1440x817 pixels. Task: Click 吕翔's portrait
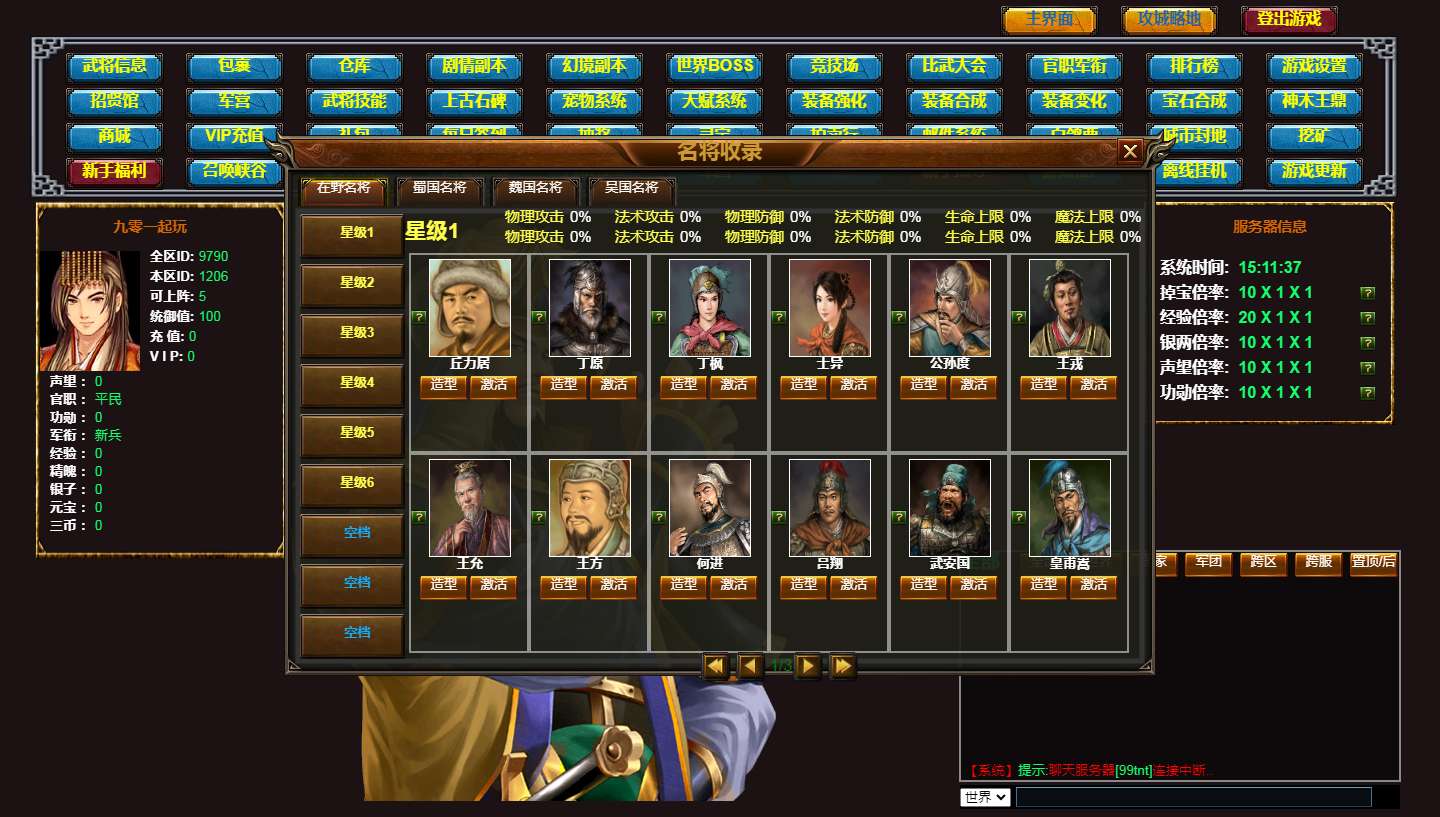pyautogui.click(x=829, y=507)
